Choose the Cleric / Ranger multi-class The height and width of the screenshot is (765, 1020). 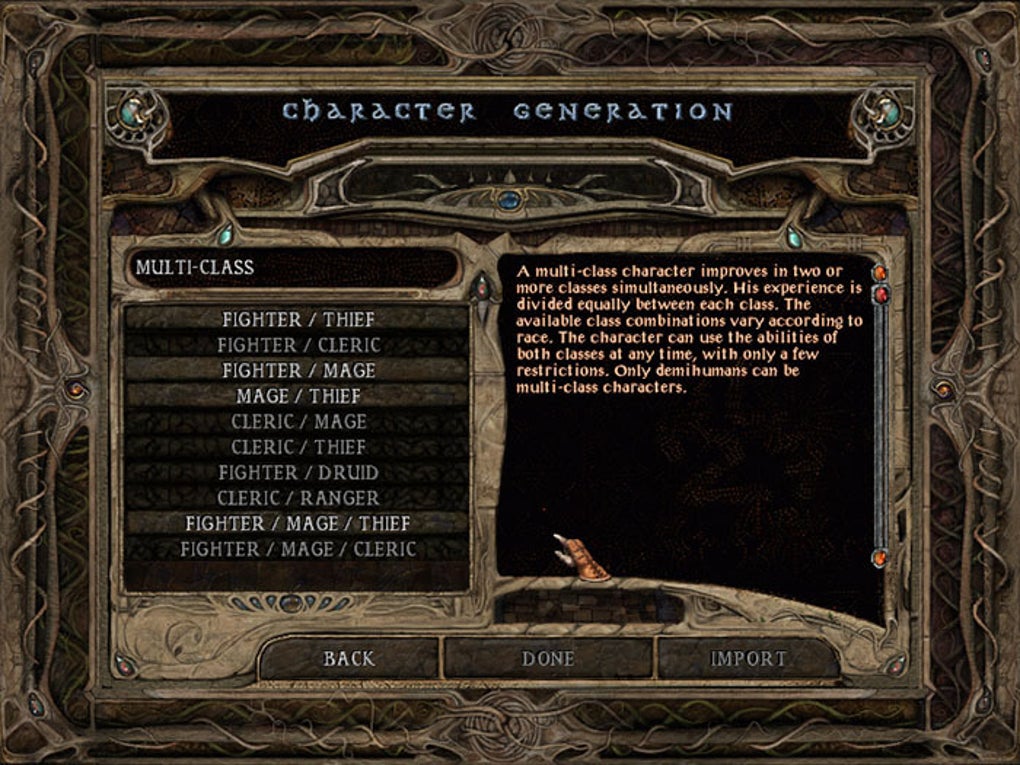coord(298,498)
